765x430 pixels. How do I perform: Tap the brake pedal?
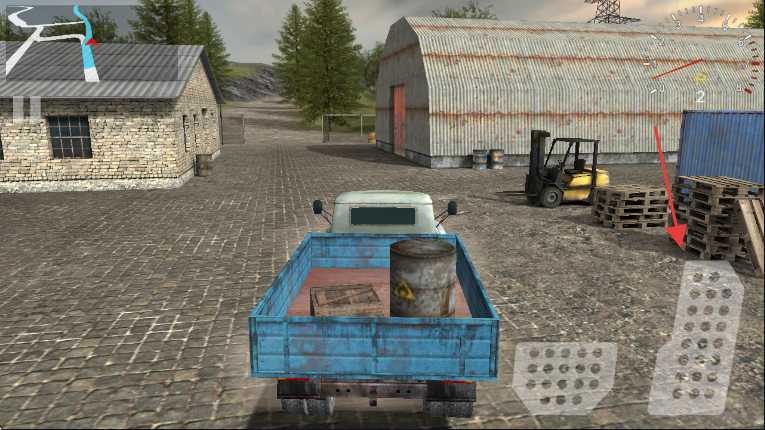[x=564, y=377]
